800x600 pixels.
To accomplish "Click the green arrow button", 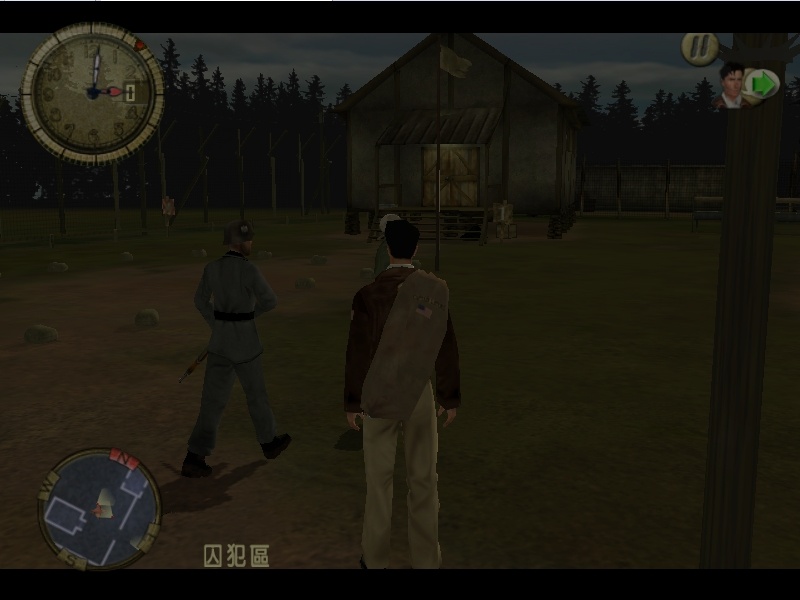I will pos(762,84).
